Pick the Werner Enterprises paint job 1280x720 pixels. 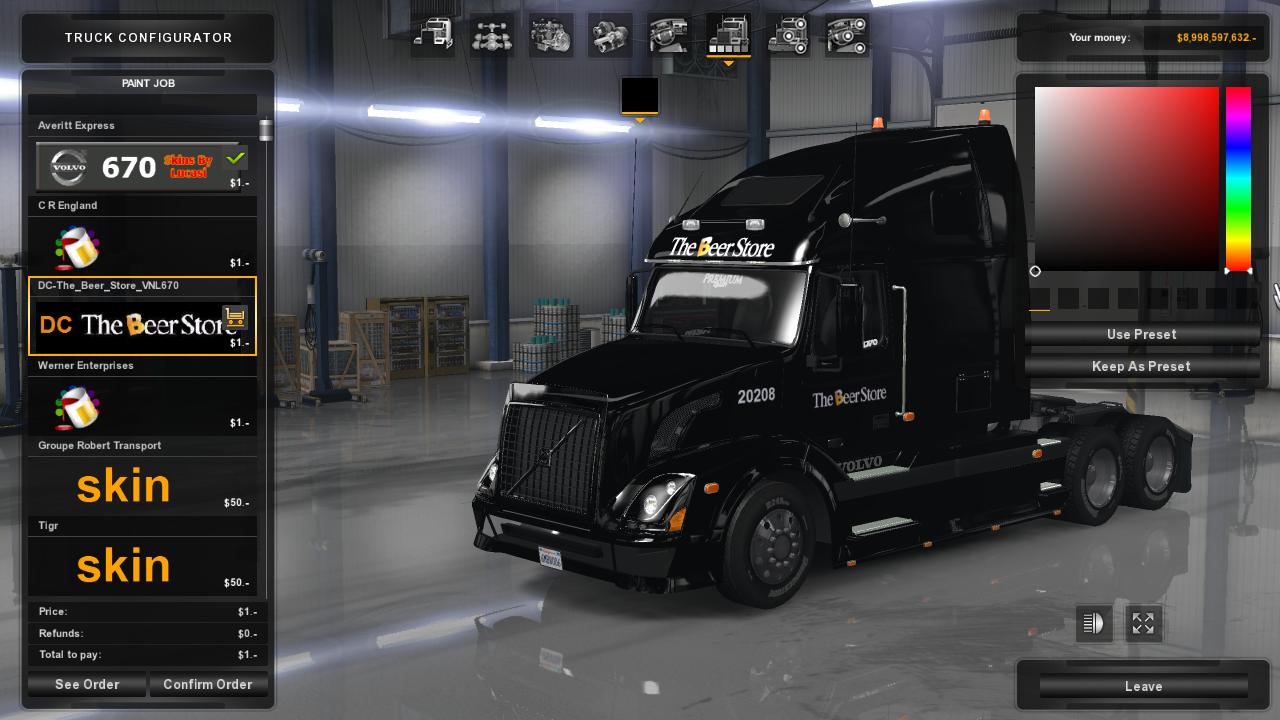tap(142, 406)
